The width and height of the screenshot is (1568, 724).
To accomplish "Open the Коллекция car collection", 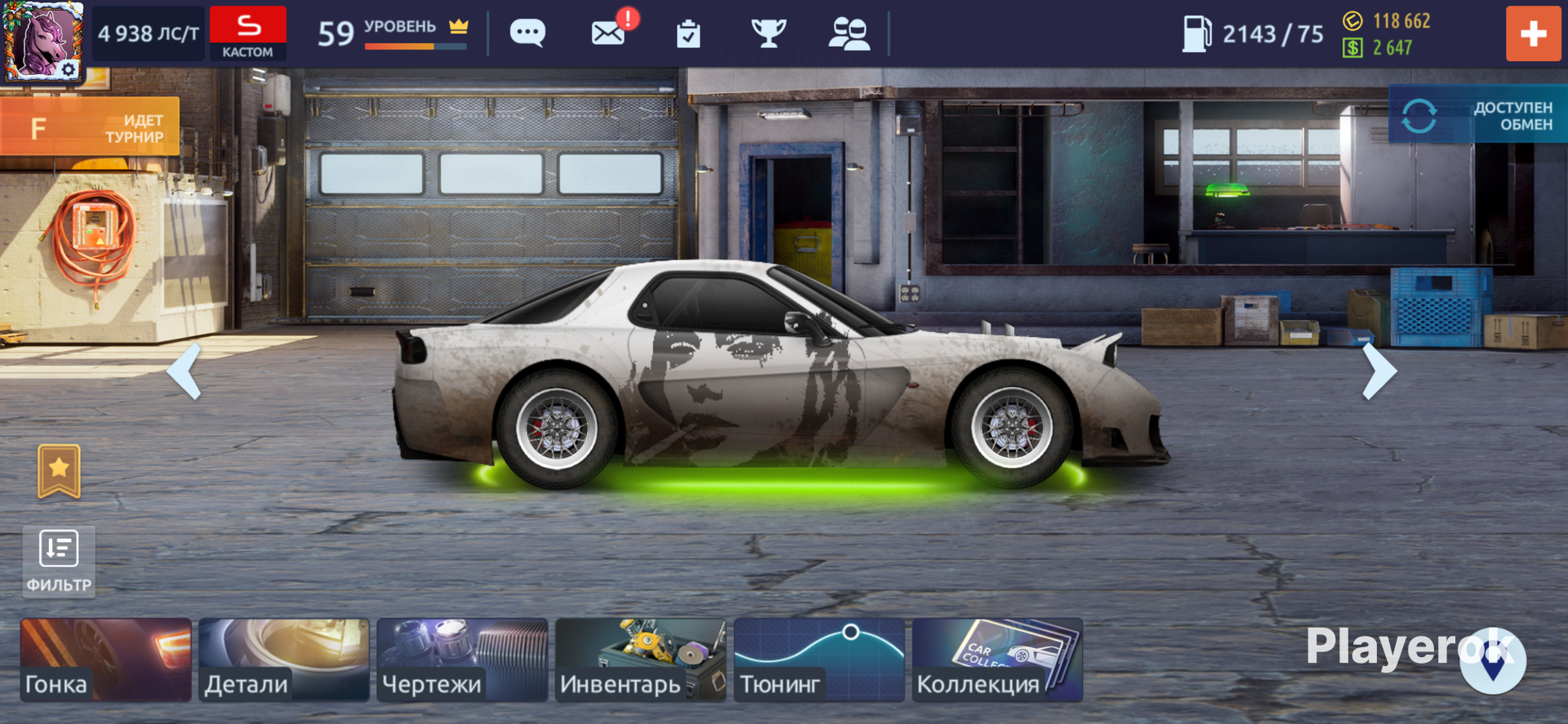I will click(x=997, y=660).
